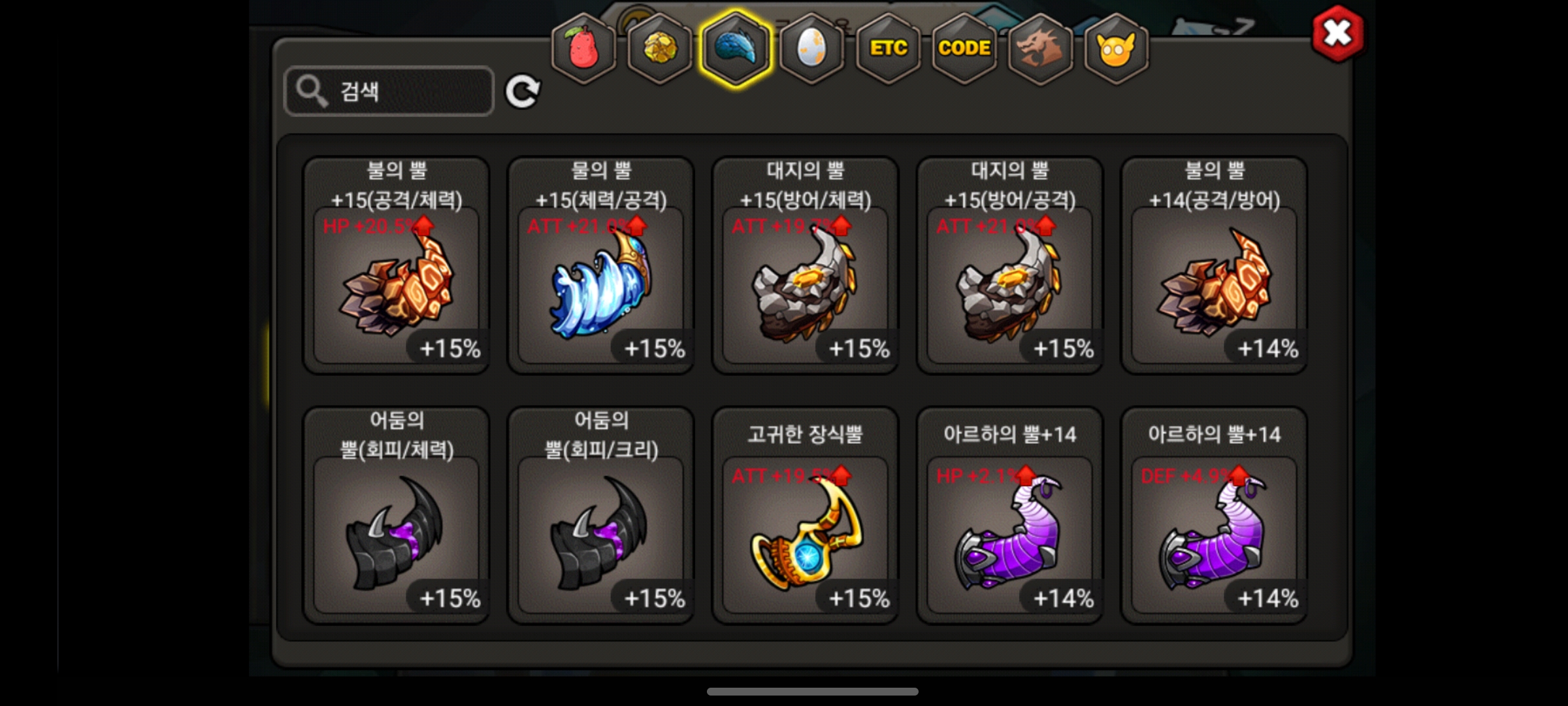Open the golden gem tab
1568x706 pixels.
tap(659, 48)
